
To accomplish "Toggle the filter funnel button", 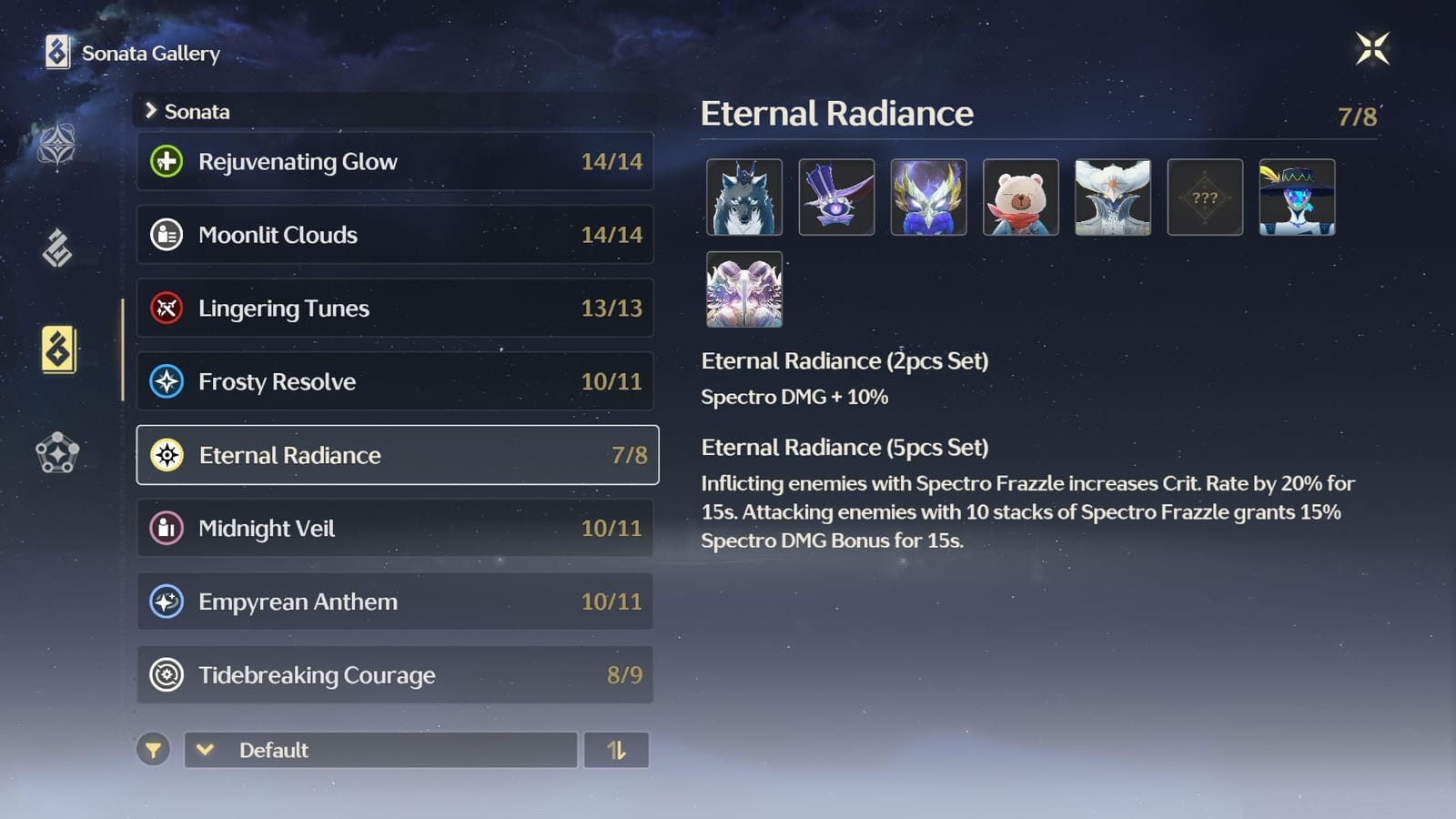I will point(154,750).
